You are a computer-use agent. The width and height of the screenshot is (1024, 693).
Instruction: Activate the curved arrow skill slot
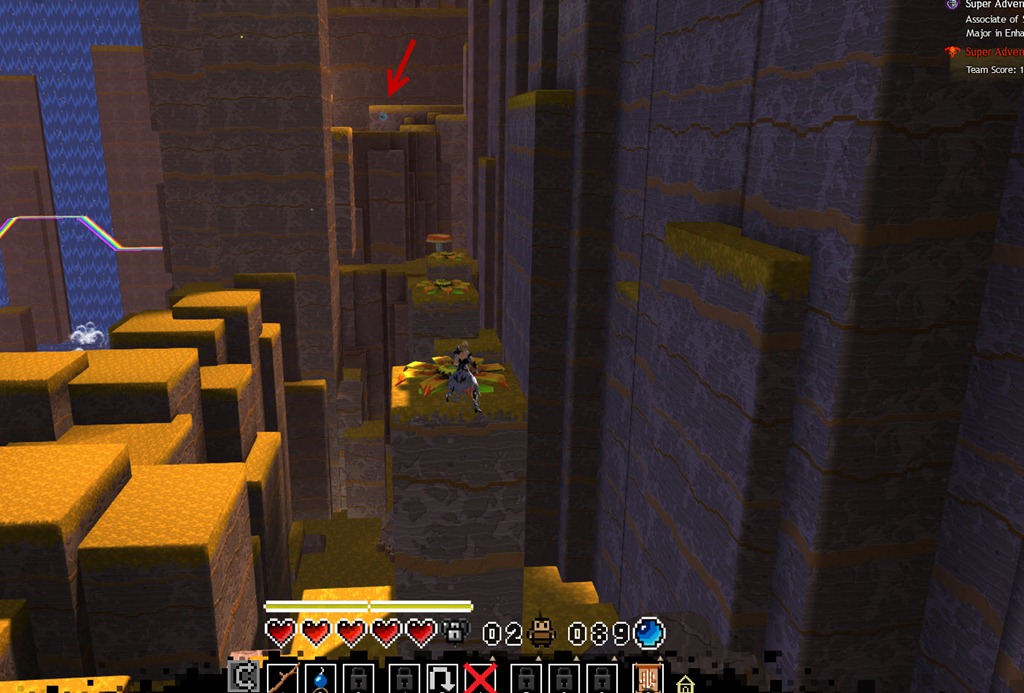click(440, 679)
